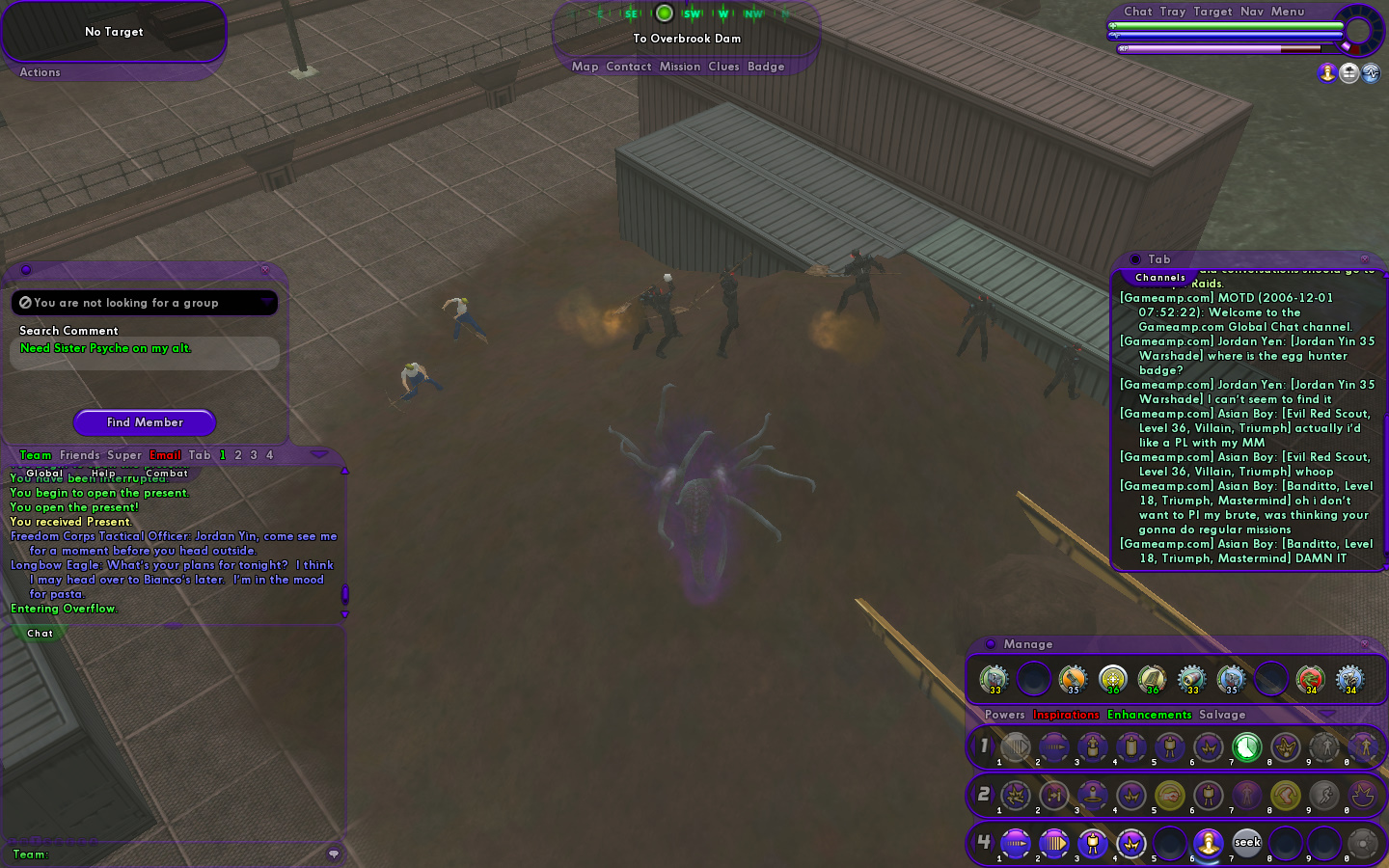Open the main Menu
This screenshot has height=868, width=1389.
(1288, 12)
